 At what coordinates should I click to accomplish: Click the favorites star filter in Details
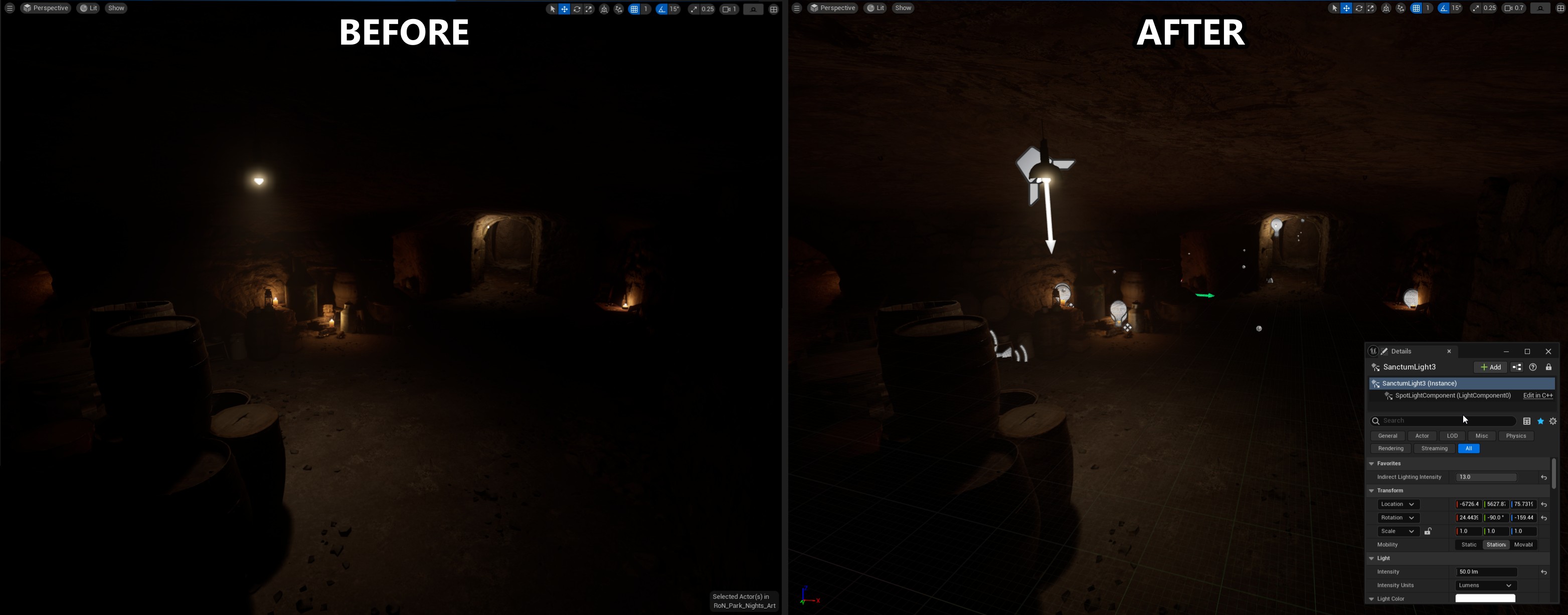pos(1540,421)
